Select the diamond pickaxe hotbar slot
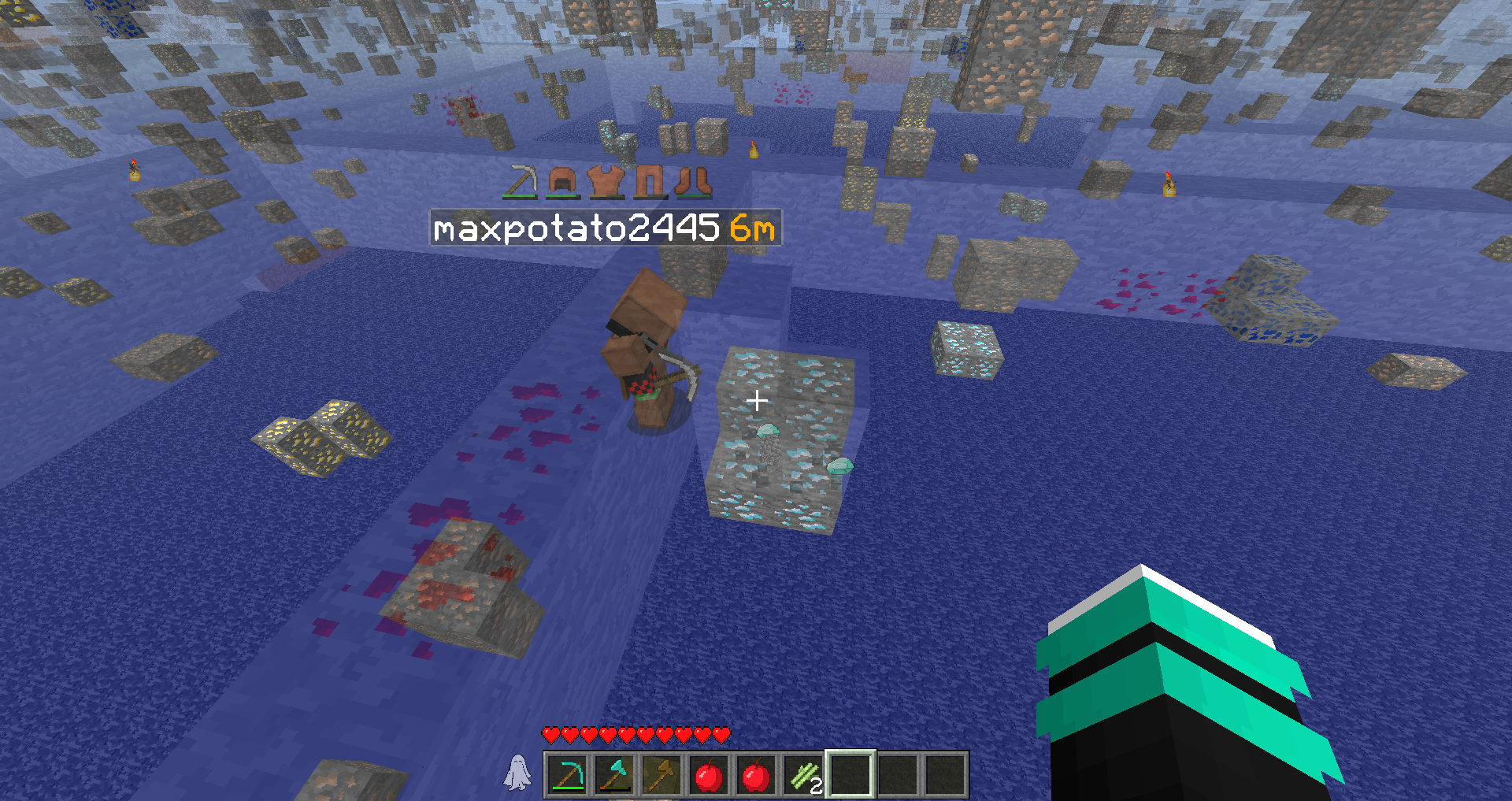Viewport: 1512px width, 801px height. 567,776
